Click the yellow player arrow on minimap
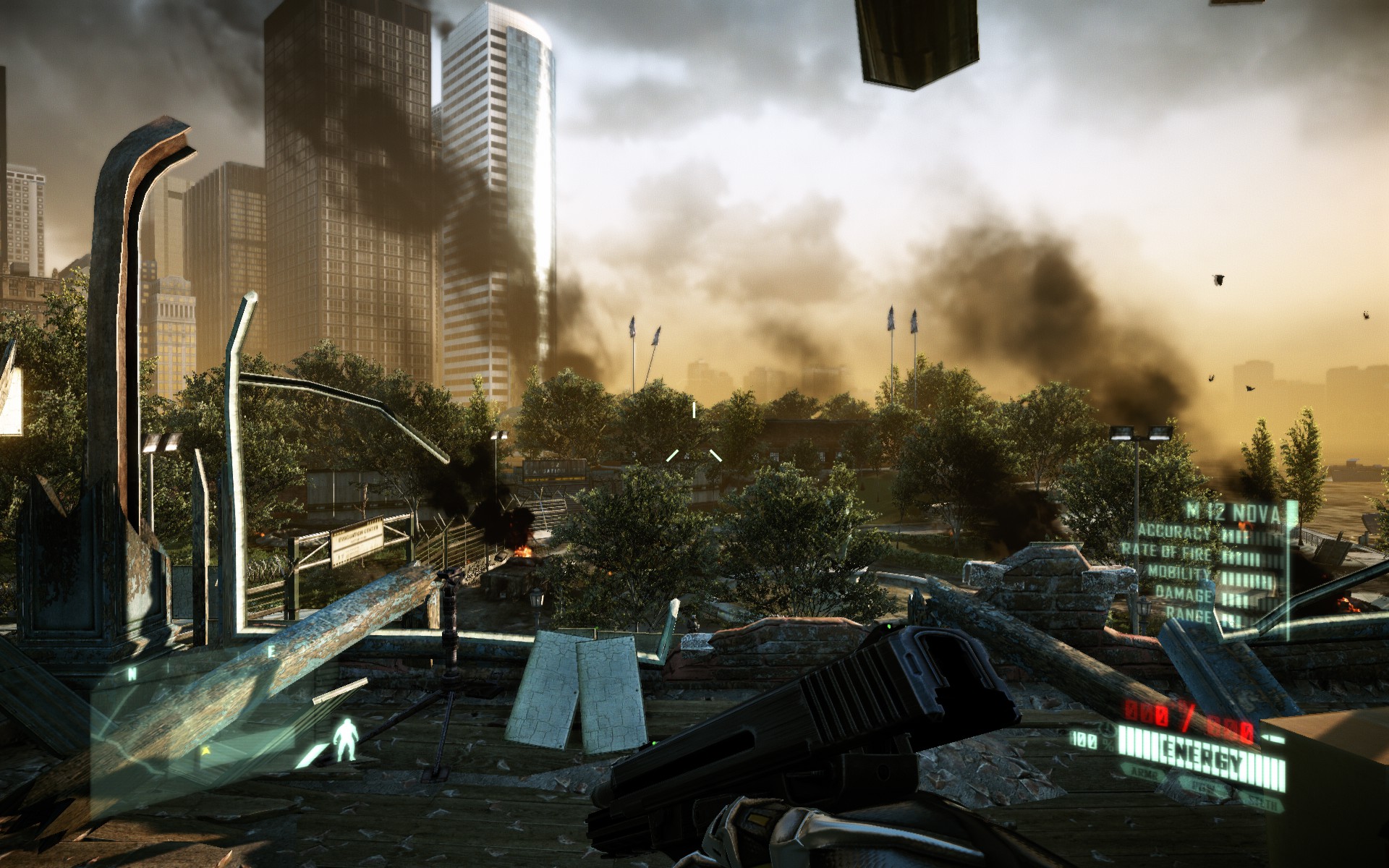 point(206,751)
